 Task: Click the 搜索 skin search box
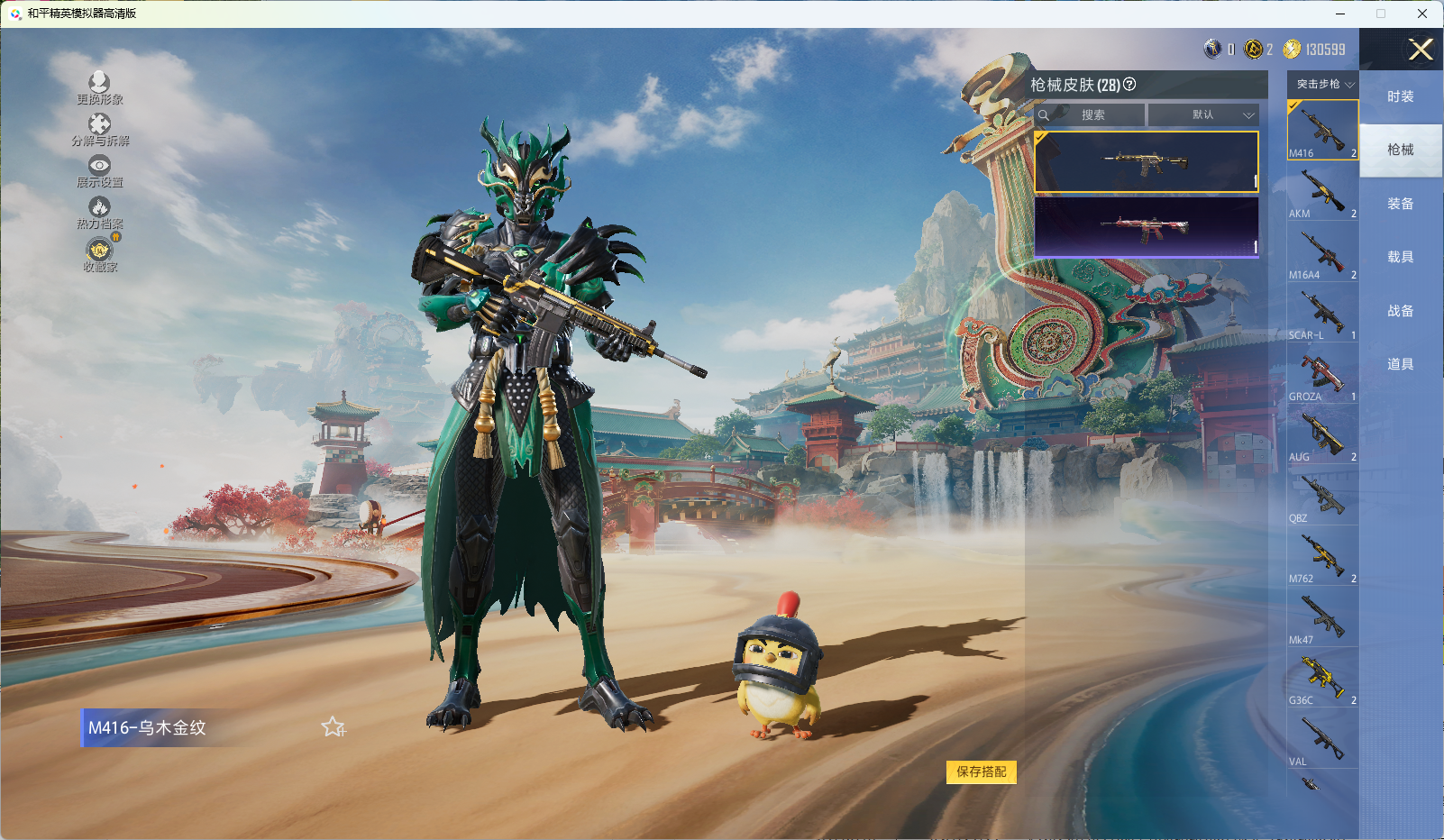(x=1092, y=115)
